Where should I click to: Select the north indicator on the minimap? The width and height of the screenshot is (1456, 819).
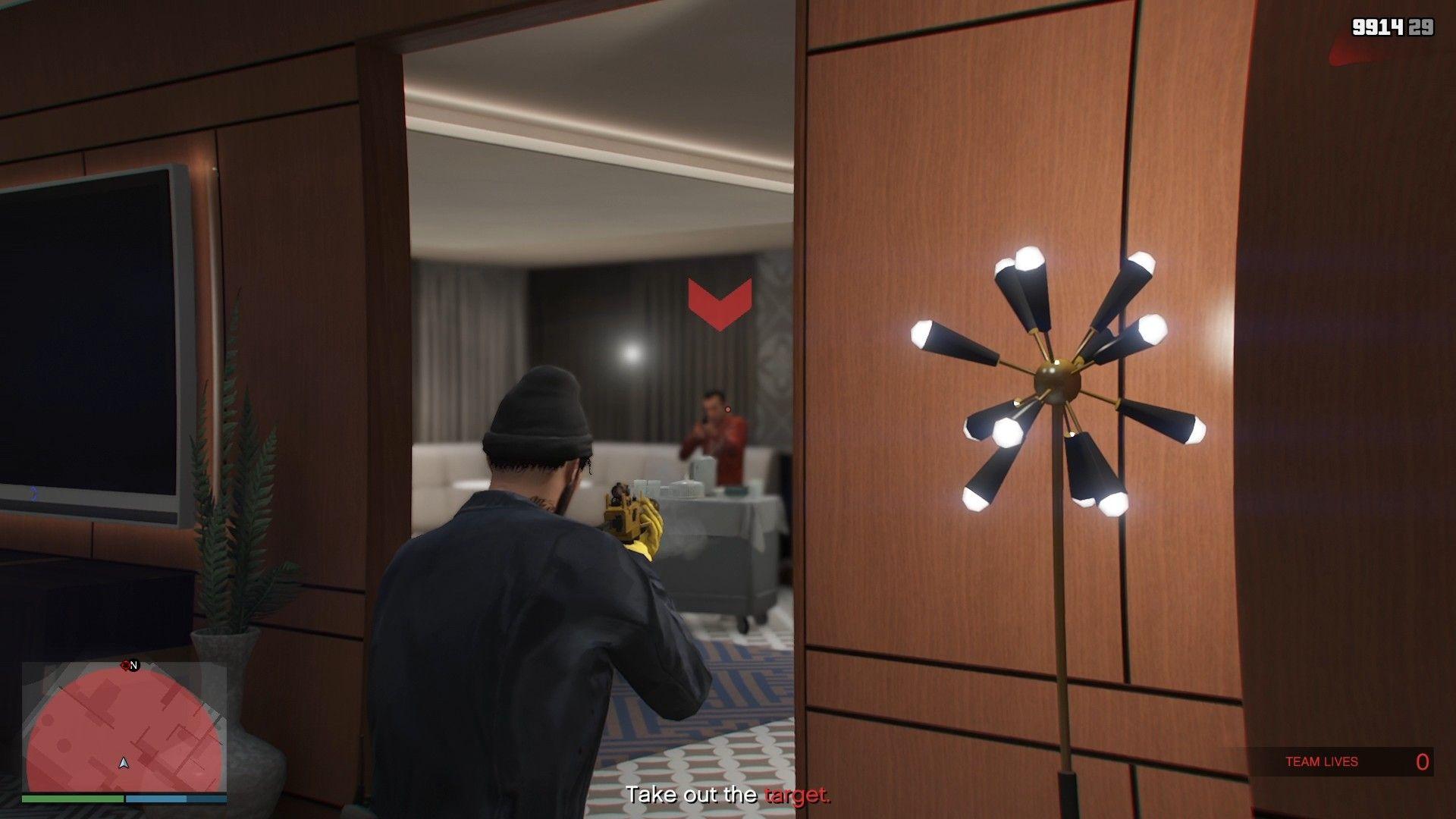tap(132, 665)
